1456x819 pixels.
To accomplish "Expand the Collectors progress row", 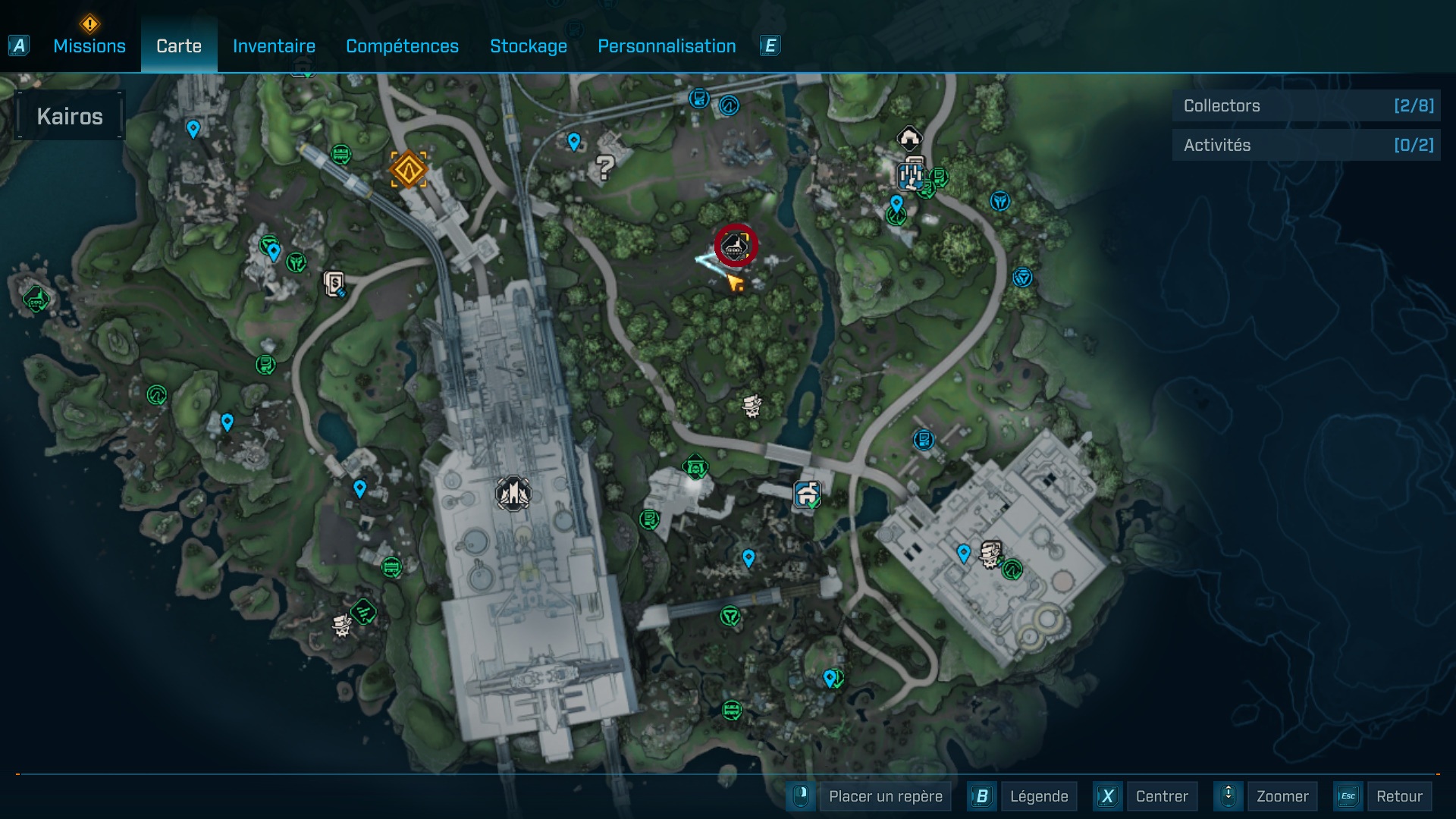I will click(x=1307, y=106).
